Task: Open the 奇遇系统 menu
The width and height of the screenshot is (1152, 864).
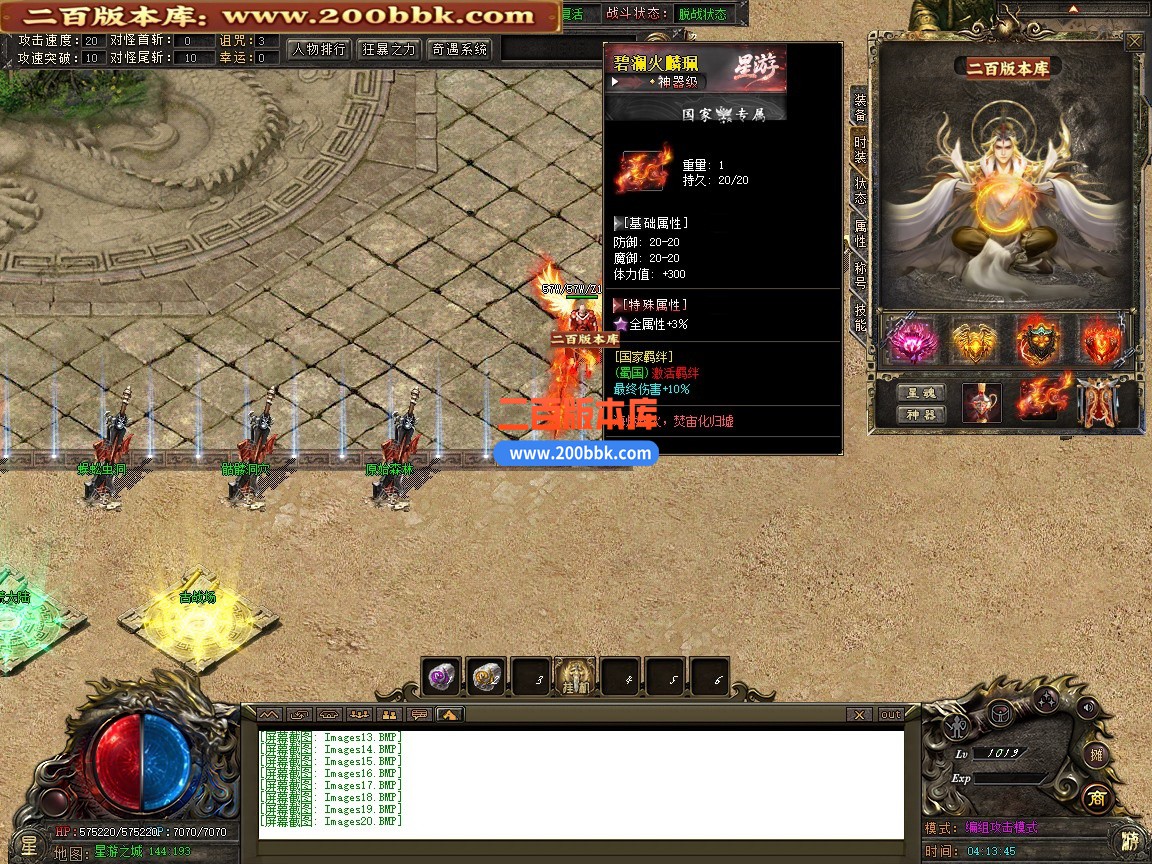Action: click(x=460, y=49)
